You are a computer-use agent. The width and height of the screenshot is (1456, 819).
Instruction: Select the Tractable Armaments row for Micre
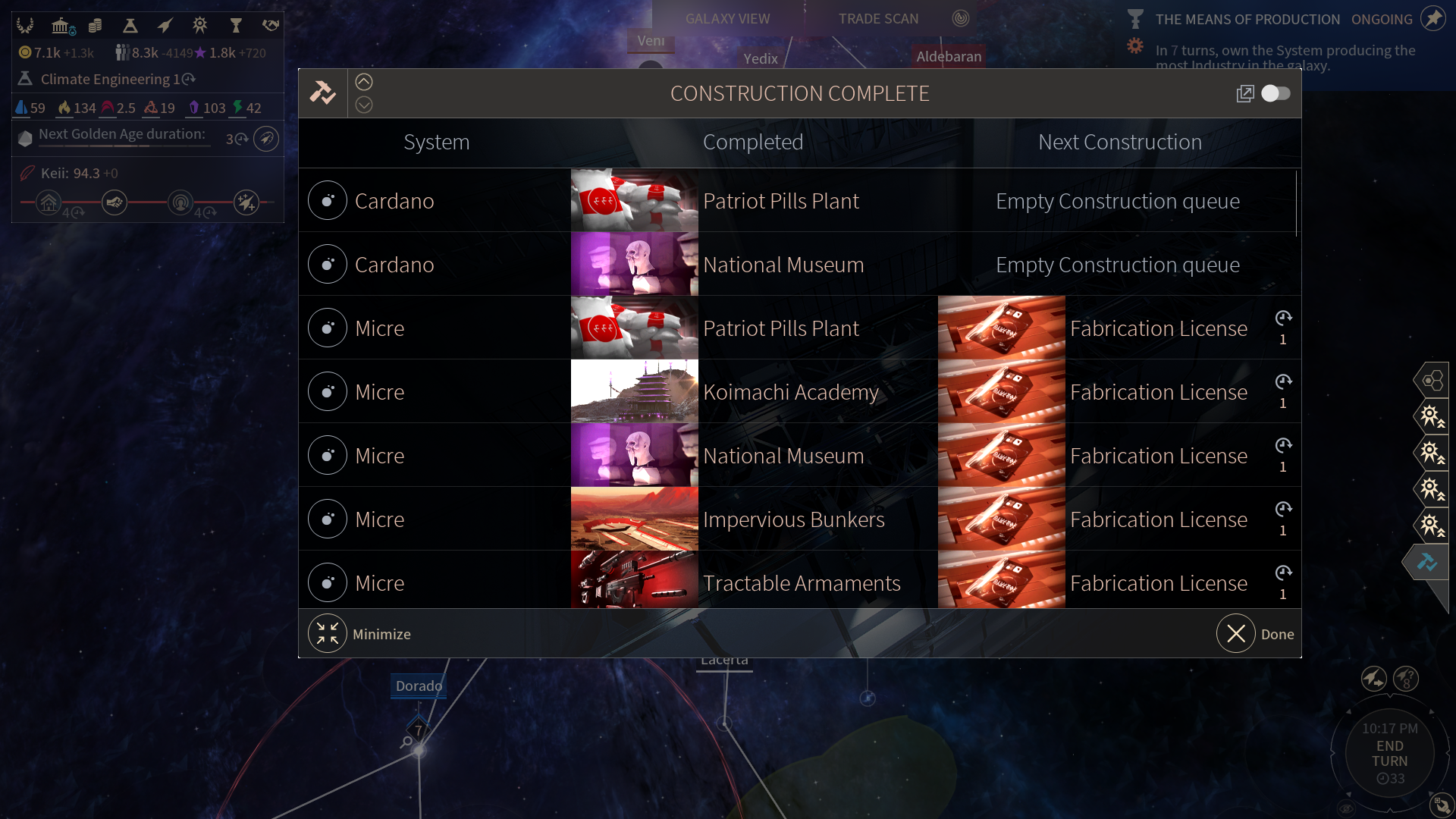tap(801, 583)
